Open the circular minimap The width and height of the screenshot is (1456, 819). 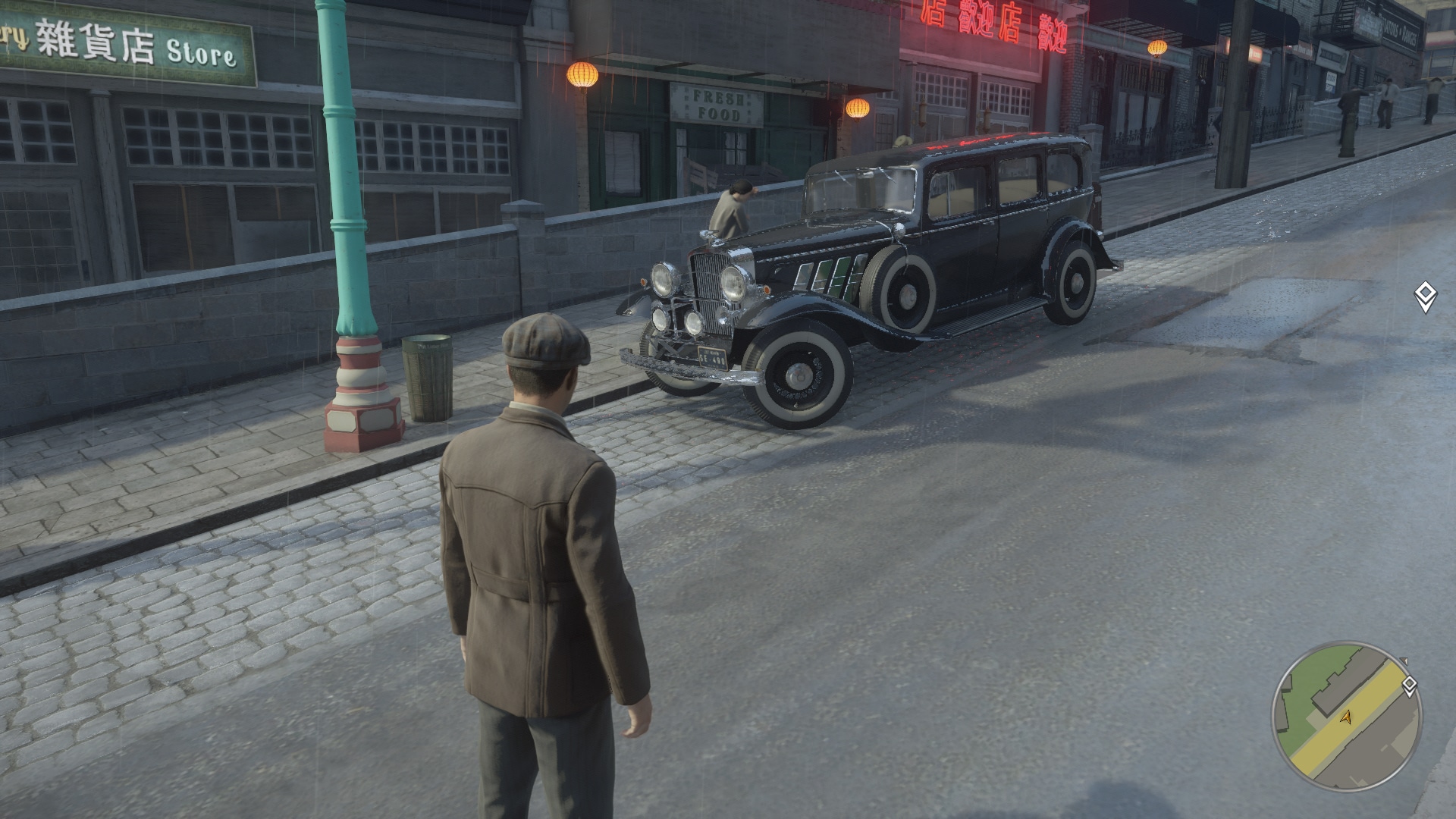click(1347, 717)
